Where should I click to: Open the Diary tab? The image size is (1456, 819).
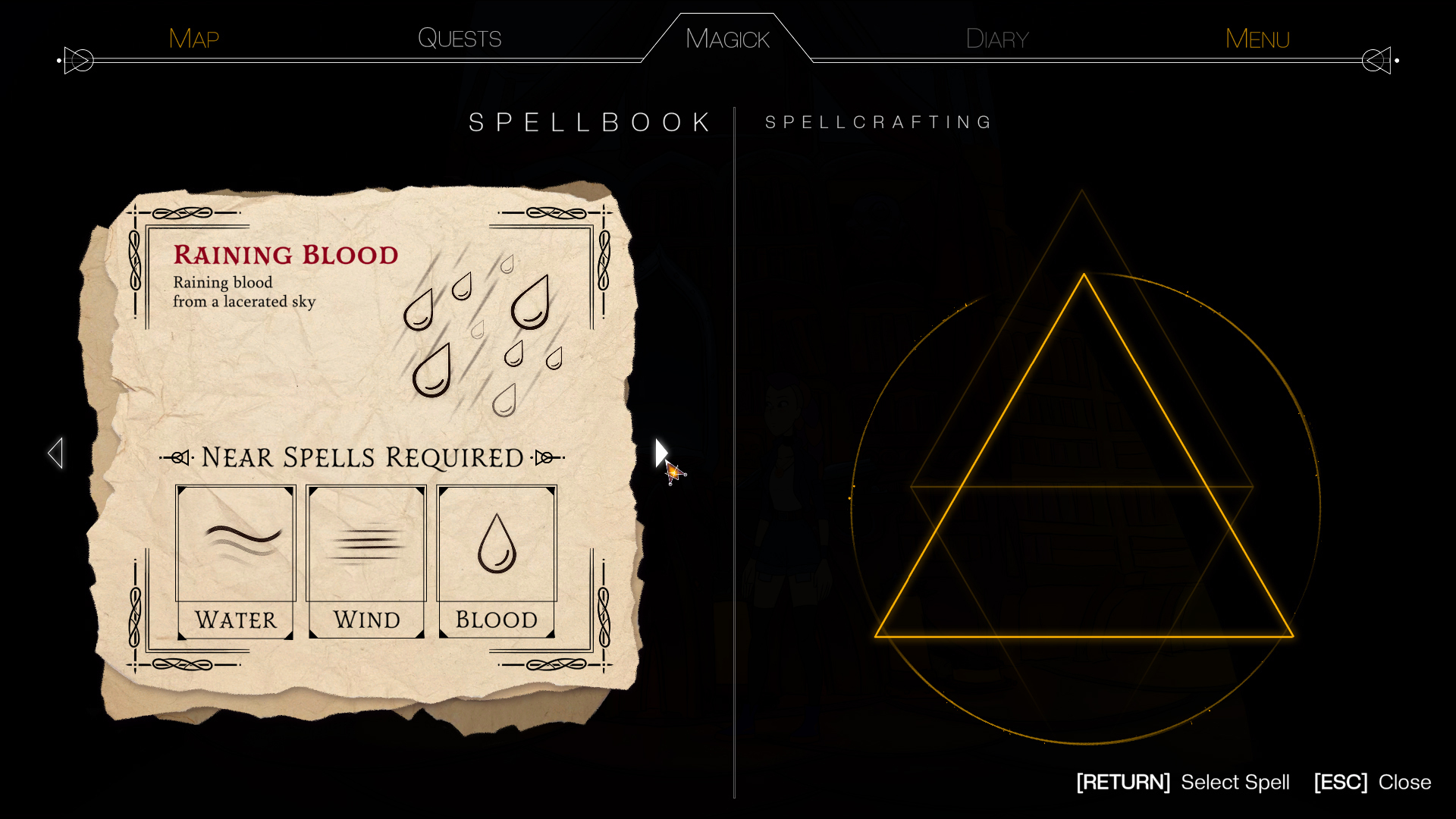pos(996,38)
